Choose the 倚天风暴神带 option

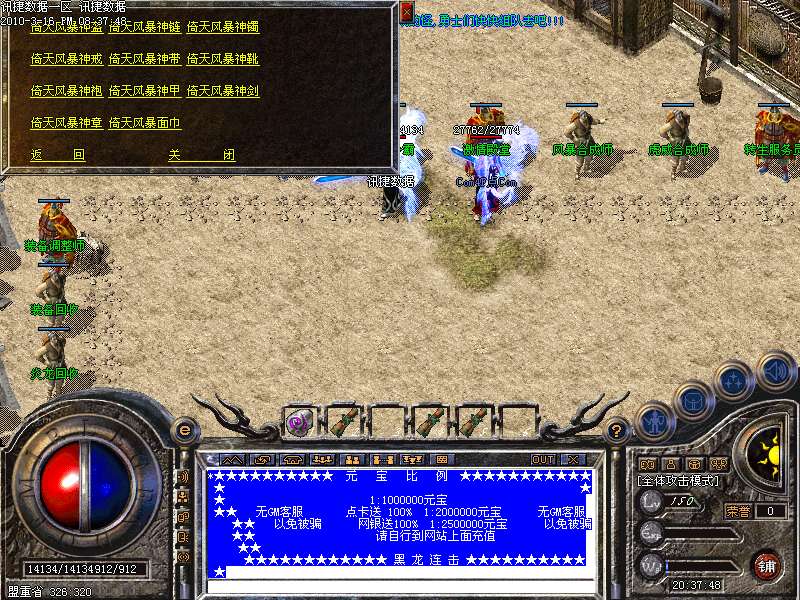[144, 59]
